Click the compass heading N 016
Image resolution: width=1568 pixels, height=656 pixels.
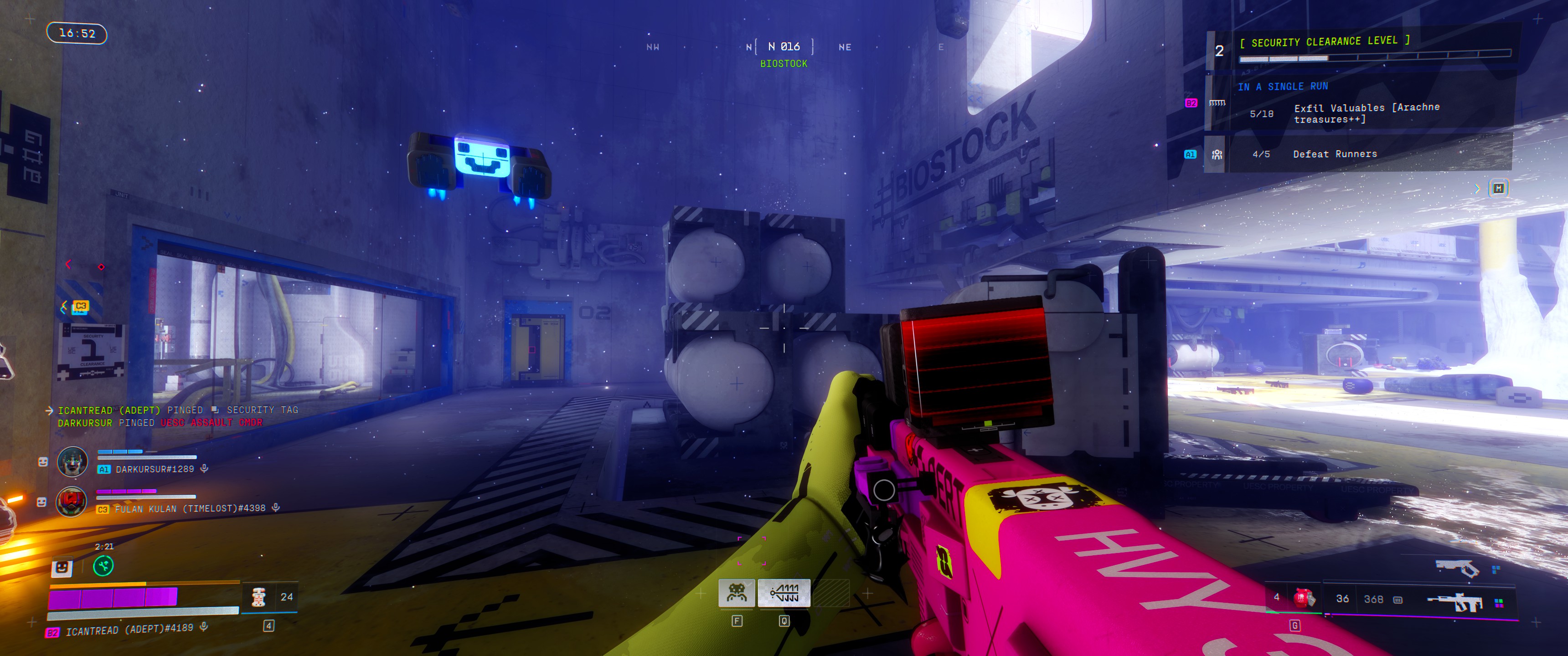784,47
